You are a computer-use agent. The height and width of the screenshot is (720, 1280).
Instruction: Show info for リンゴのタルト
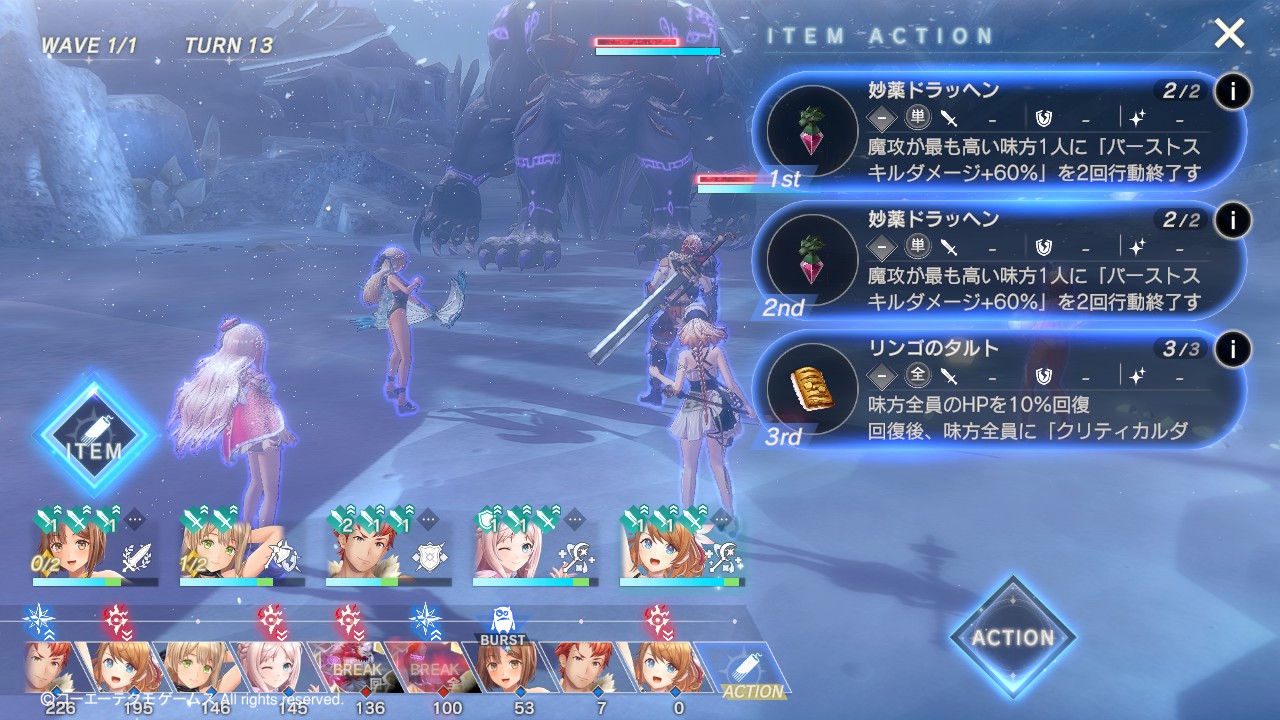point(1233,349)
